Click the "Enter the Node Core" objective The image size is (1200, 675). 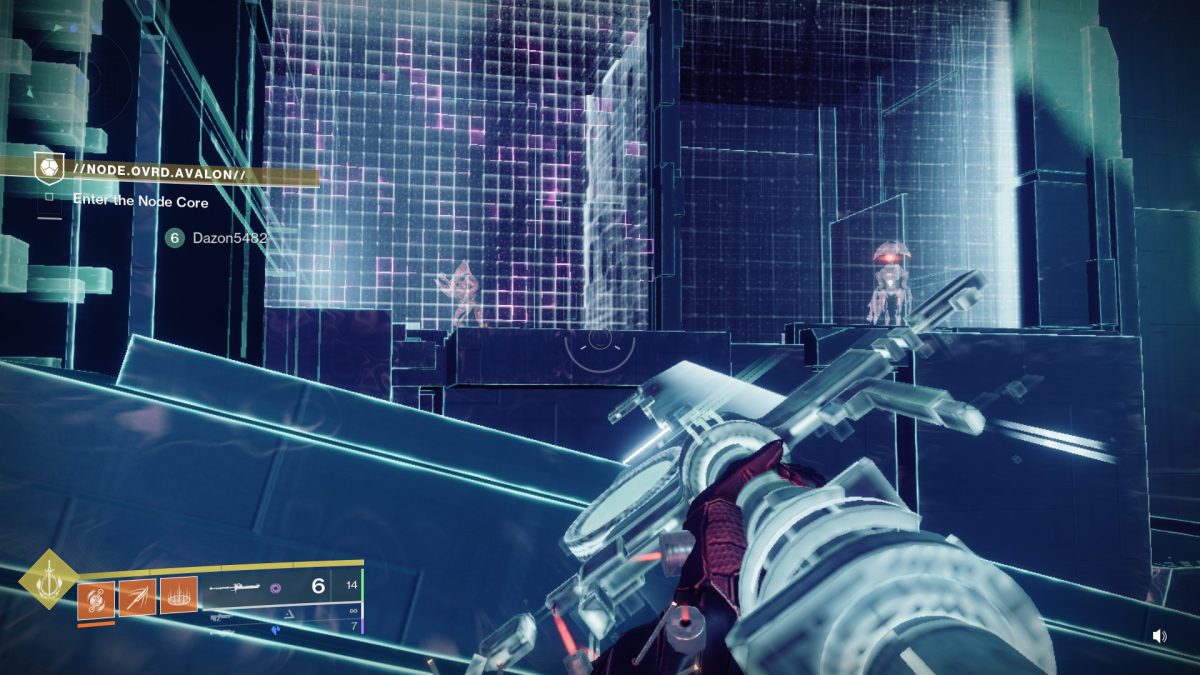(x=140, y=200)
